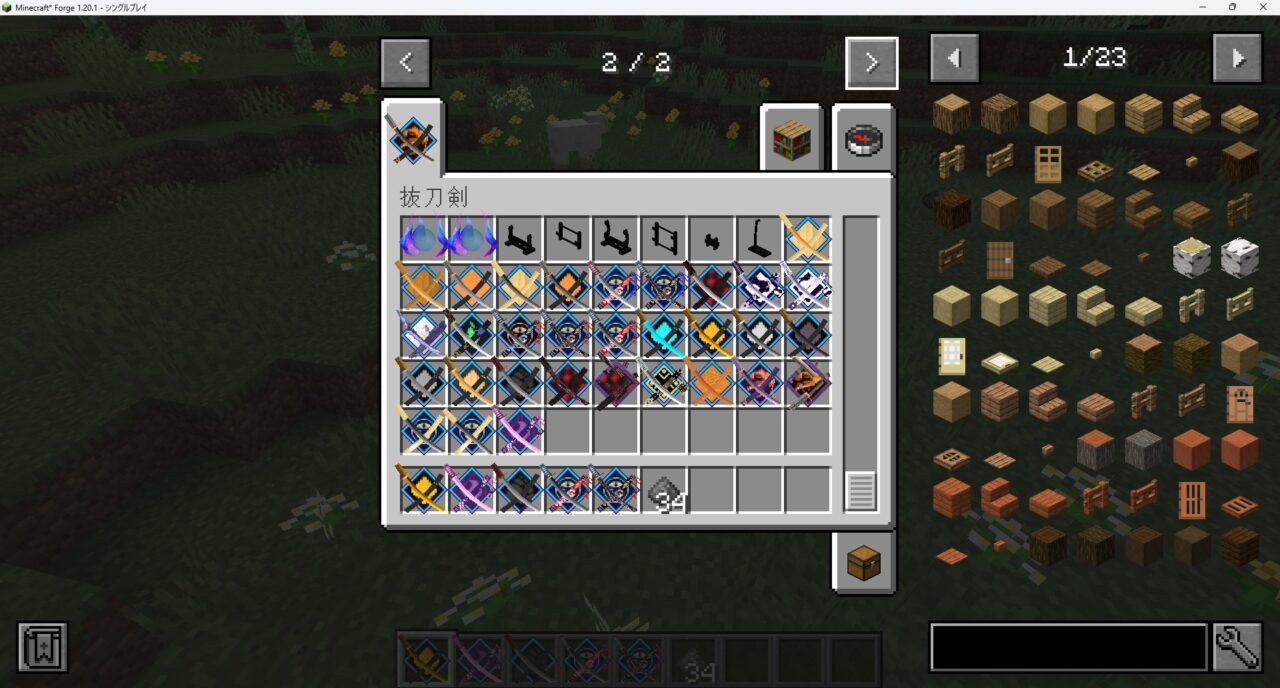Open the bookshelf saved hotbars tab
Viewport: 1280px width, 688px height.
click(791, 141)
